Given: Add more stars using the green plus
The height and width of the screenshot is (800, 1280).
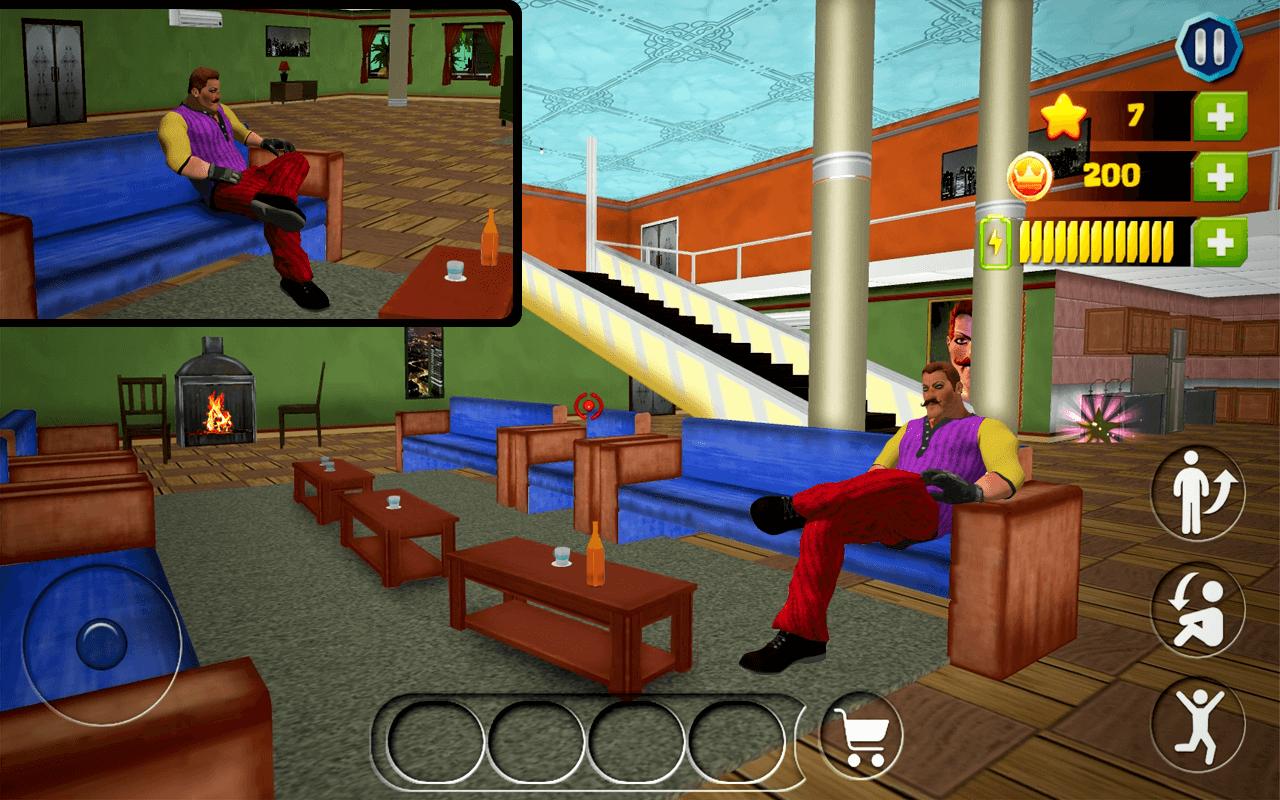Looking at the screenshot, I should coord(1219,117).
